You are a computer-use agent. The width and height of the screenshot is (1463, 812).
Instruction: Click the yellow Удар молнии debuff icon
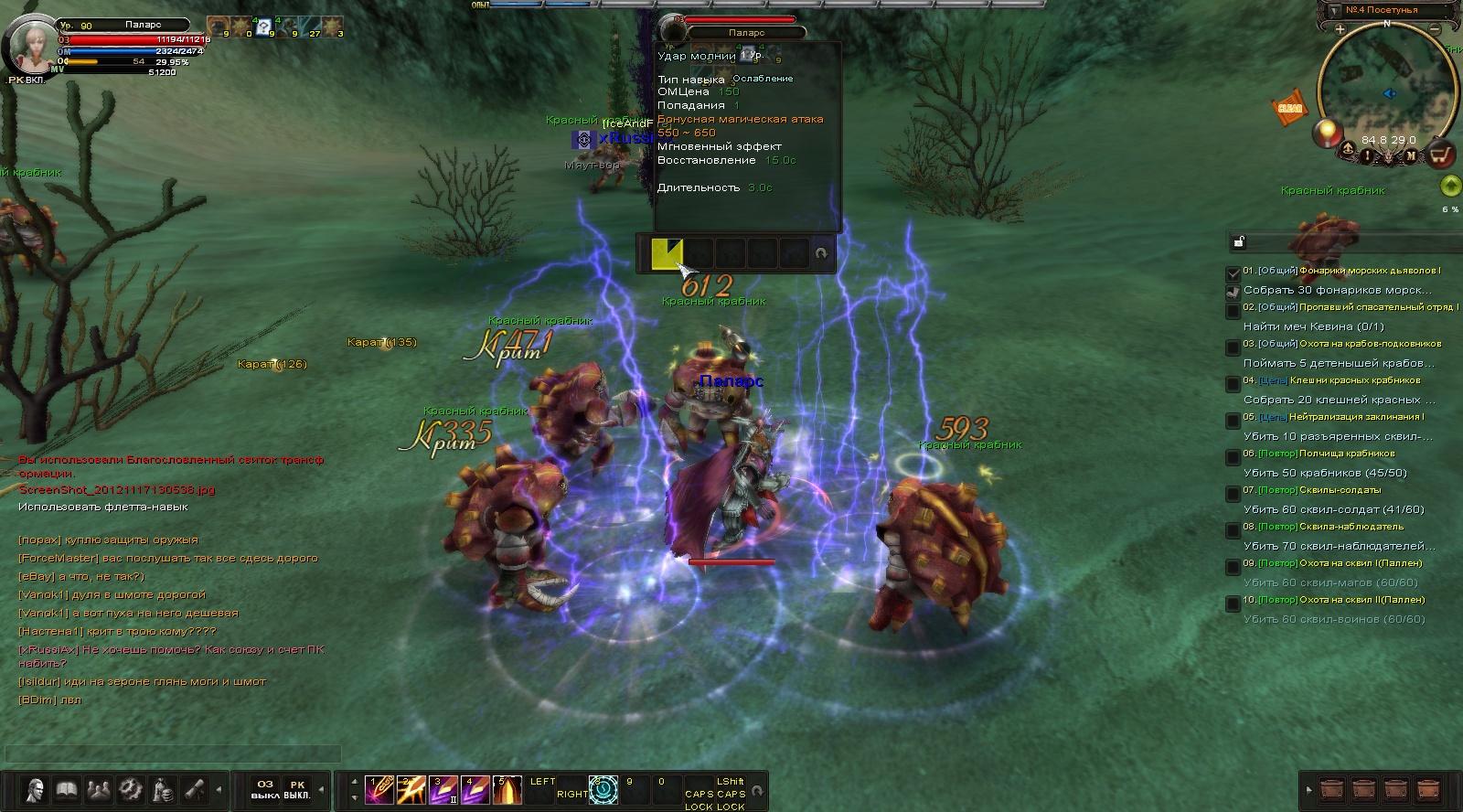(x=667, y=253)
